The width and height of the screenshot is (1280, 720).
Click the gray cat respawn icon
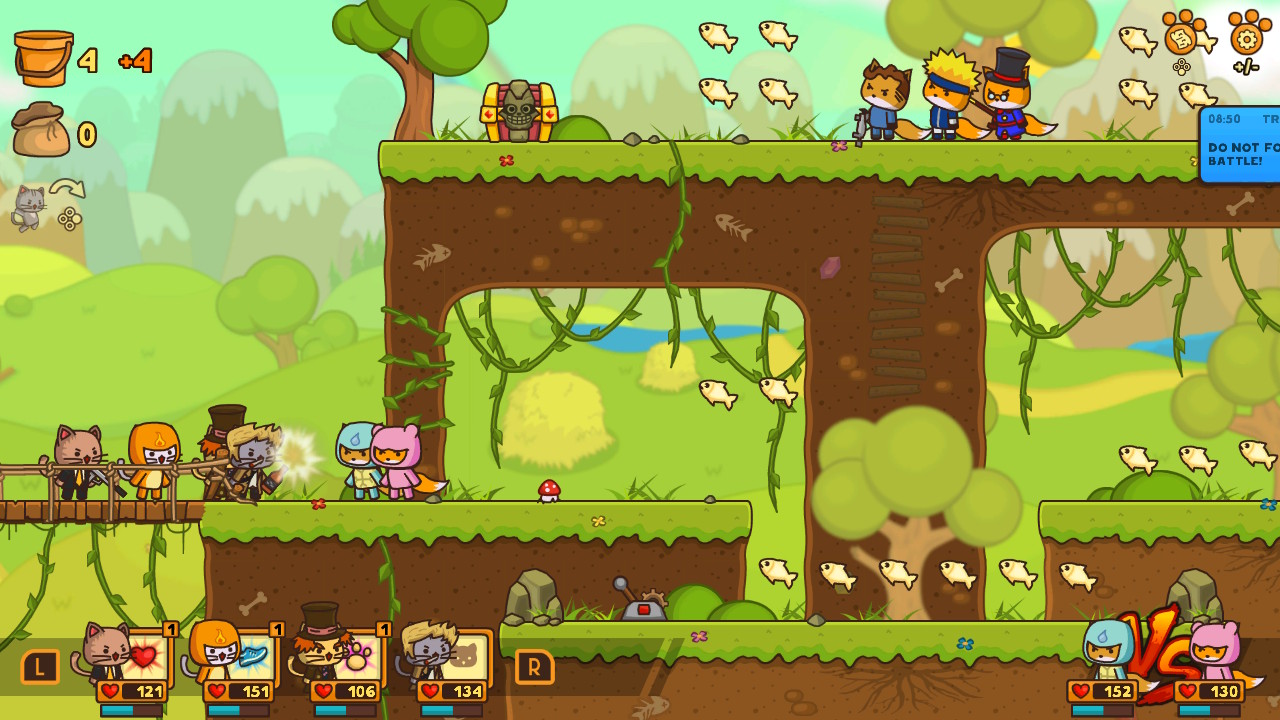pos(28,207)
